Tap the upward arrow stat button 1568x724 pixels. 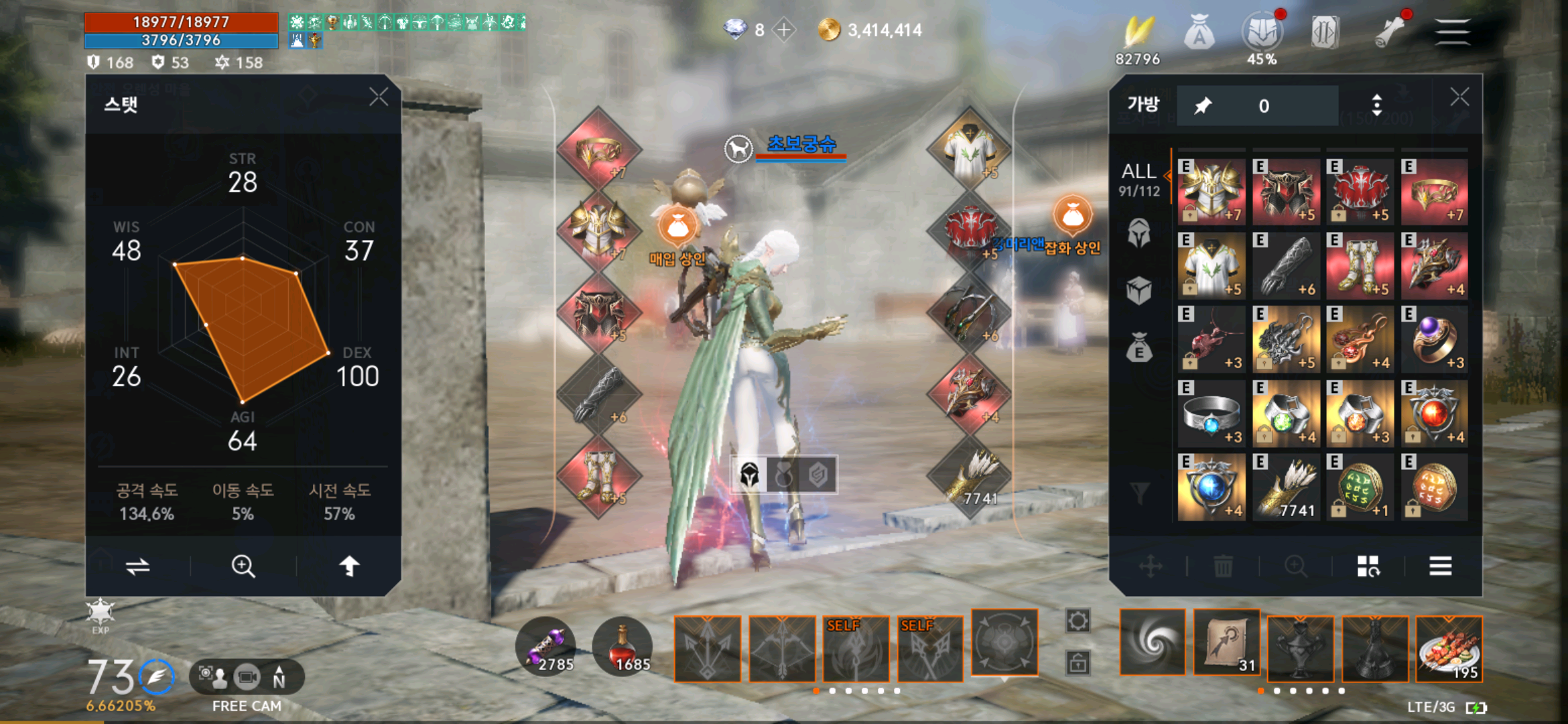[x=349, y=566]
